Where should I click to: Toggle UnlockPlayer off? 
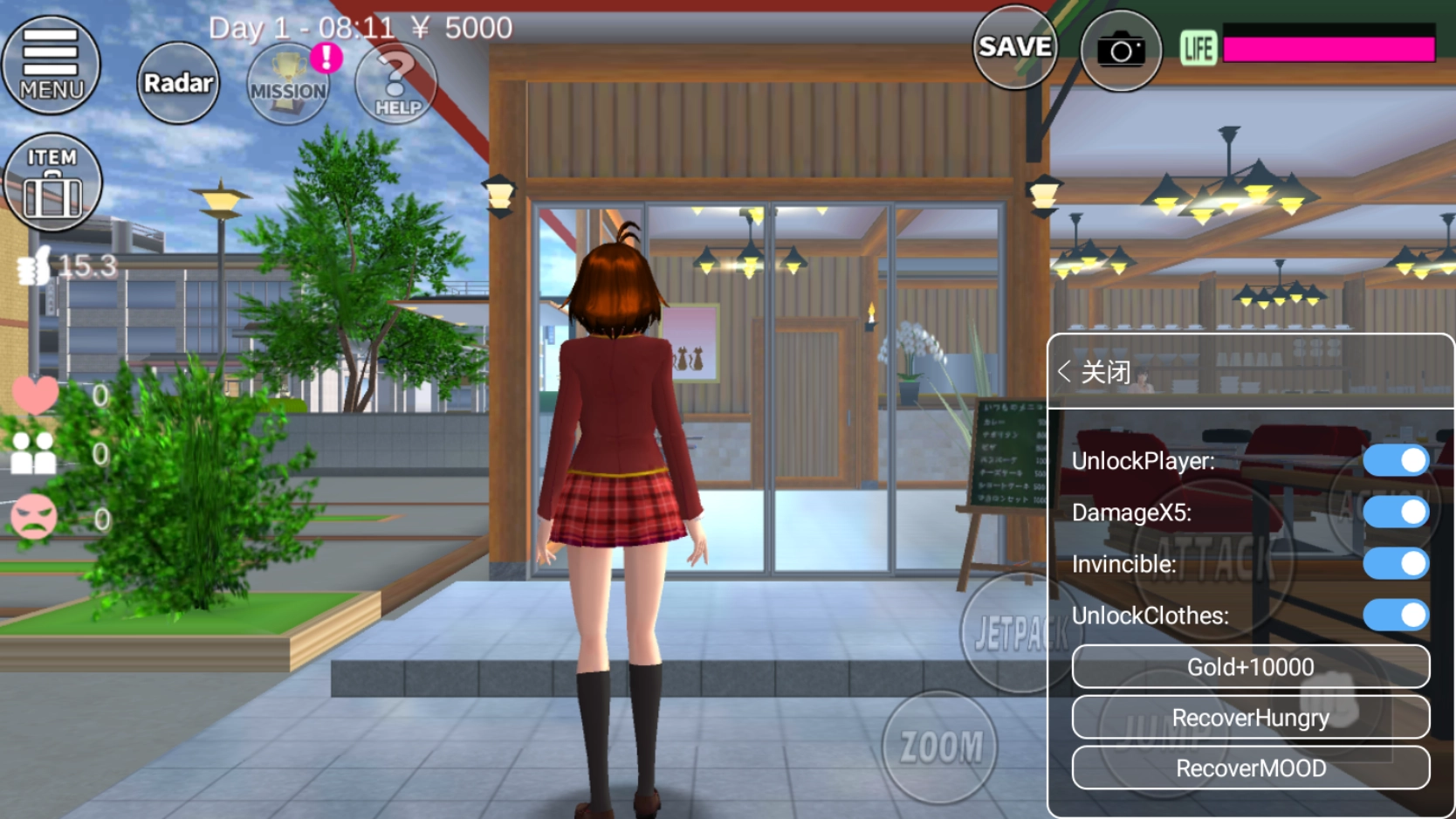[1396, 460]
